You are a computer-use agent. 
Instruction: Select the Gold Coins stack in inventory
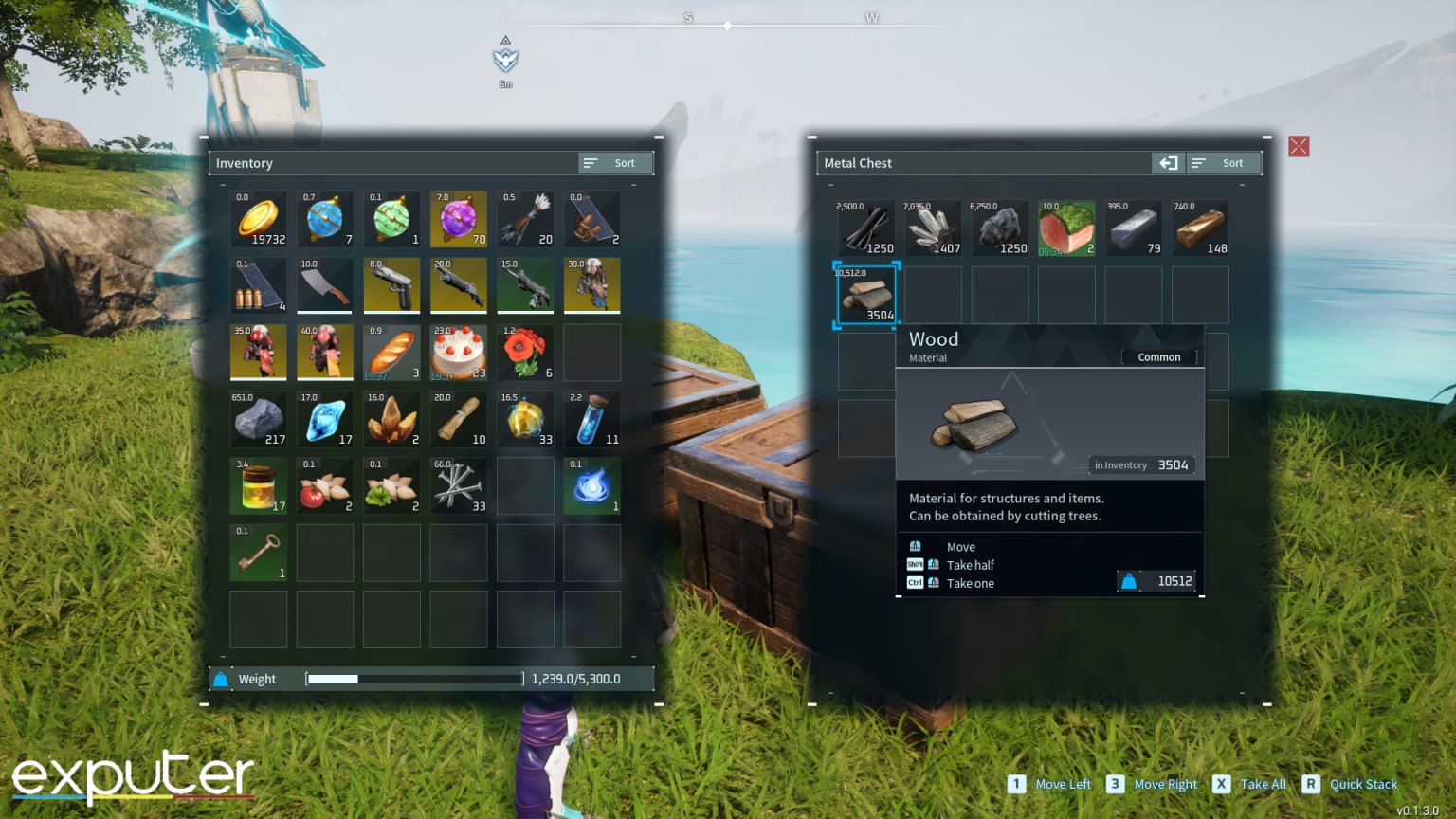click(x=259, y=219)
